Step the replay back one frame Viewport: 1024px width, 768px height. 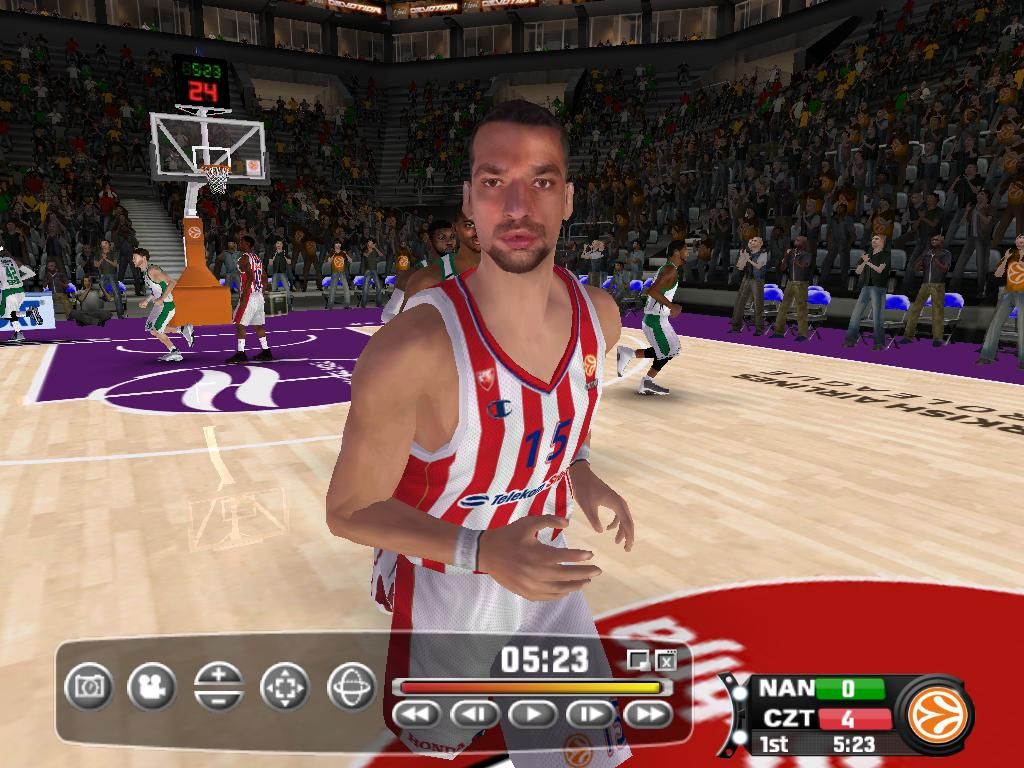[x=475, y=714]
